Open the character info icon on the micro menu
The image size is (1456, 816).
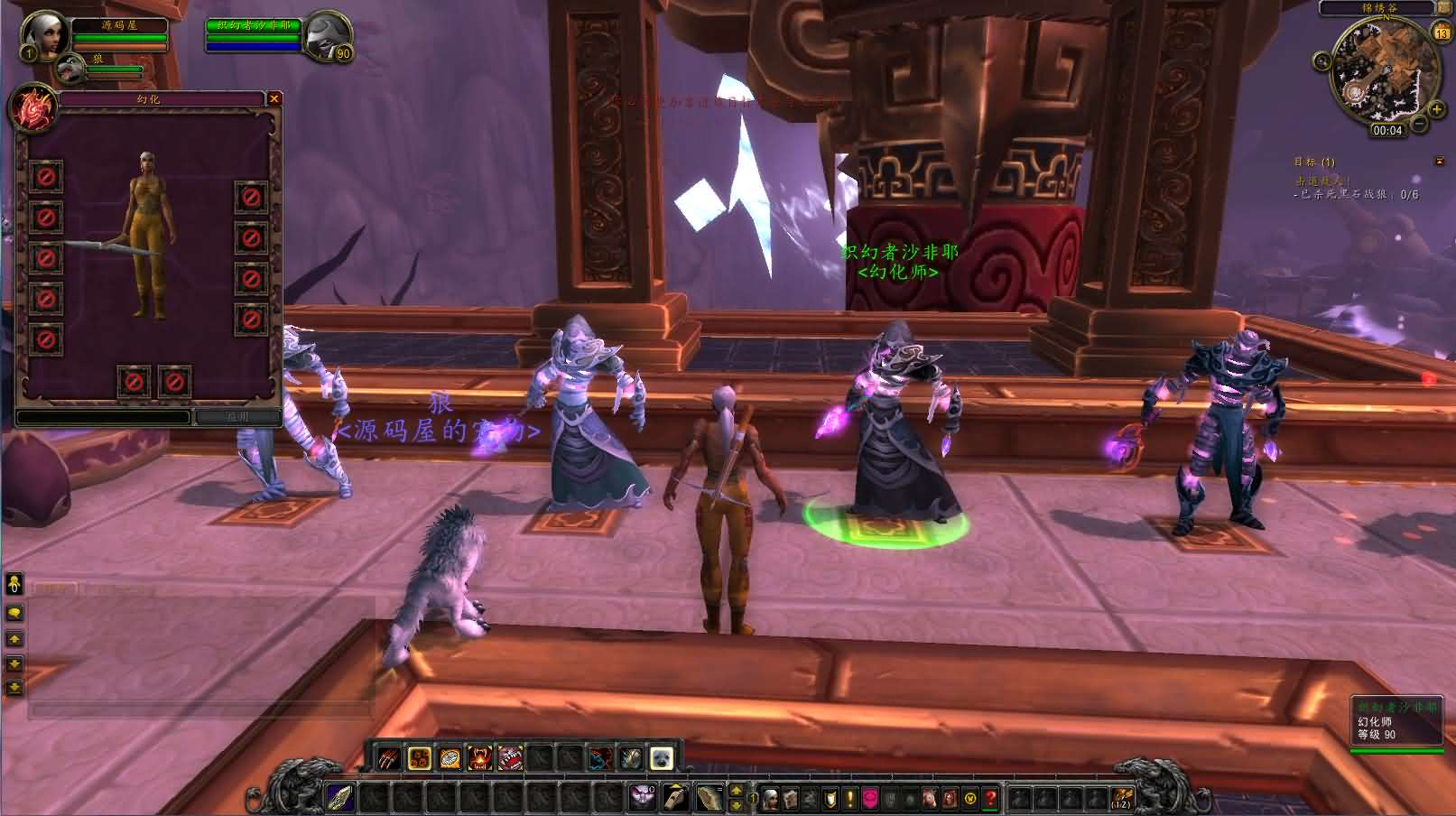(x=771, y=794)
